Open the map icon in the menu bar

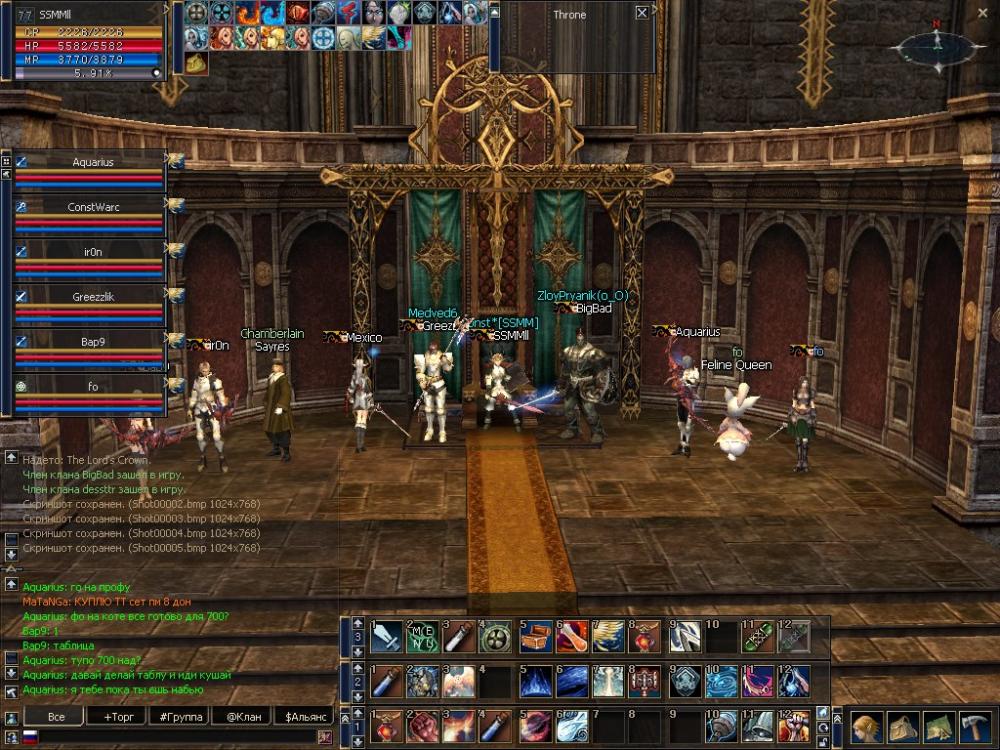937,726
